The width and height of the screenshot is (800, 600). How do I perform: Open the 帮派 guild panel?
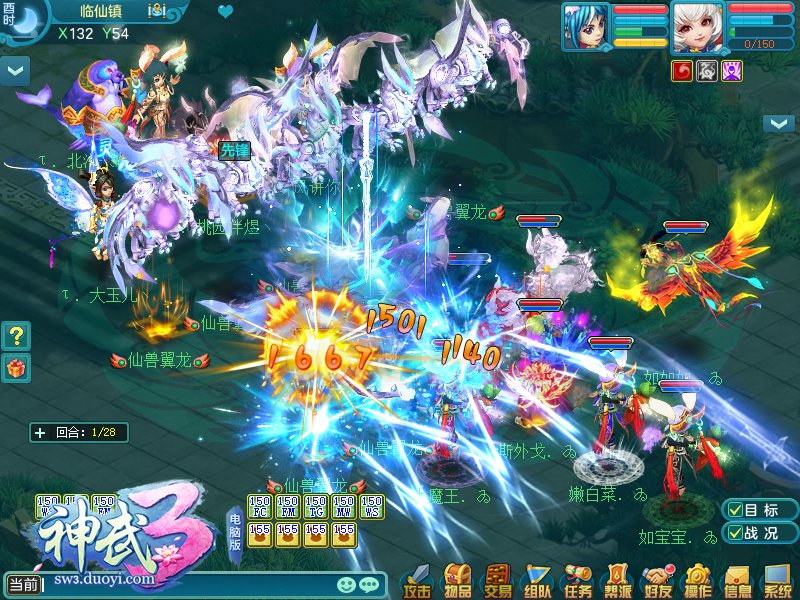(617, 580)
